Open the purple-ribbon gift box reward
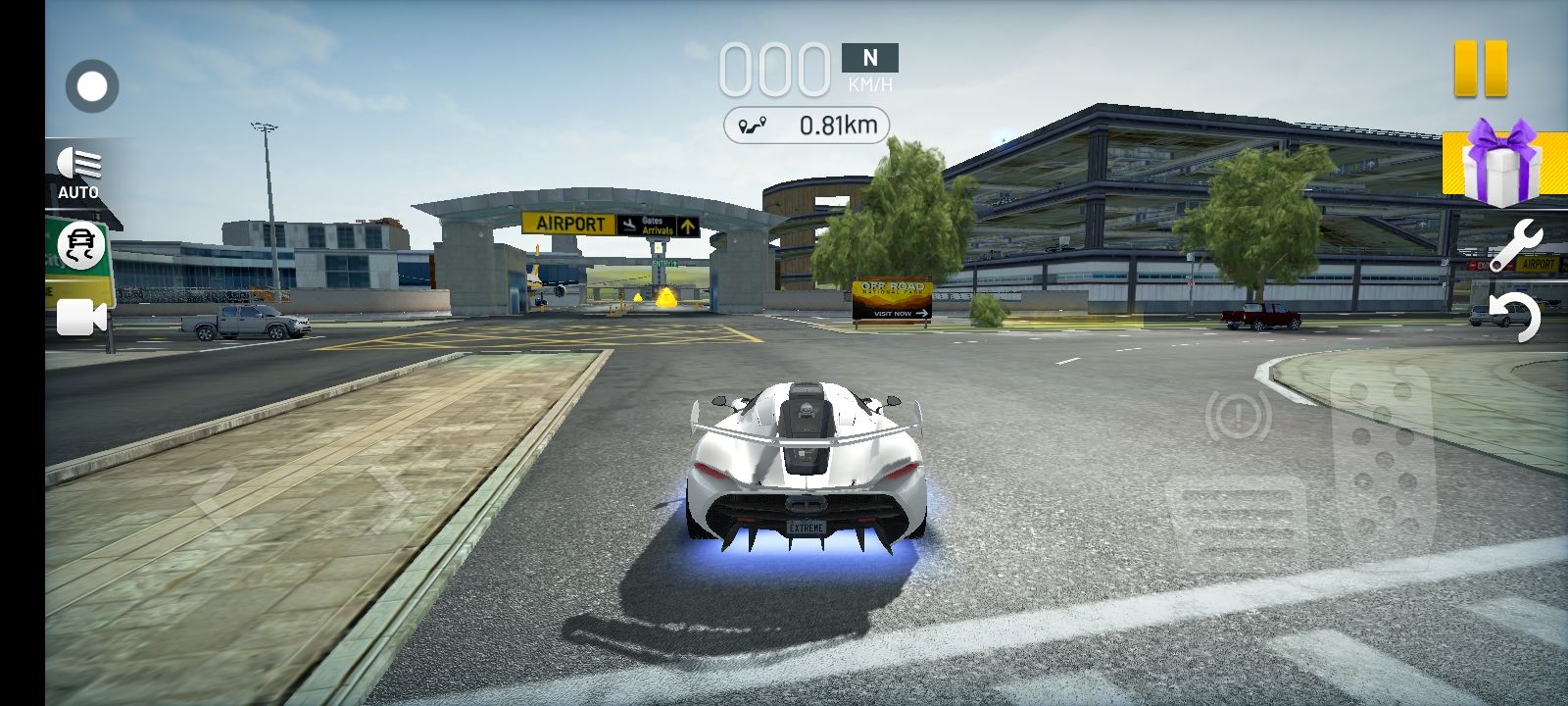 tap(1500, 164)
